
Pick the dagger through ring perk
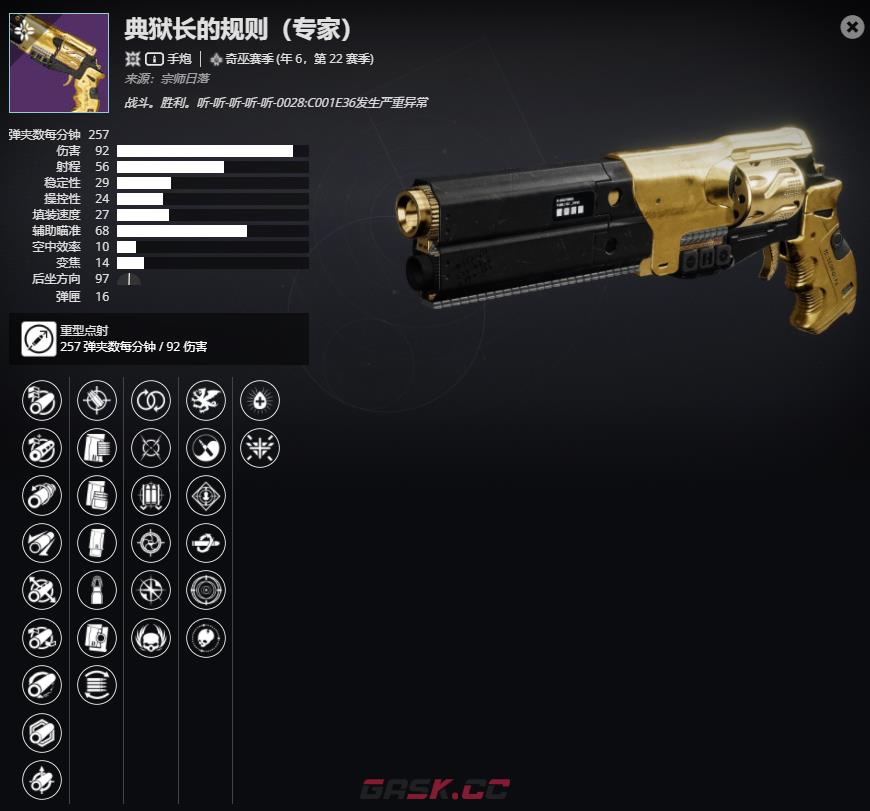coord(206,543)
